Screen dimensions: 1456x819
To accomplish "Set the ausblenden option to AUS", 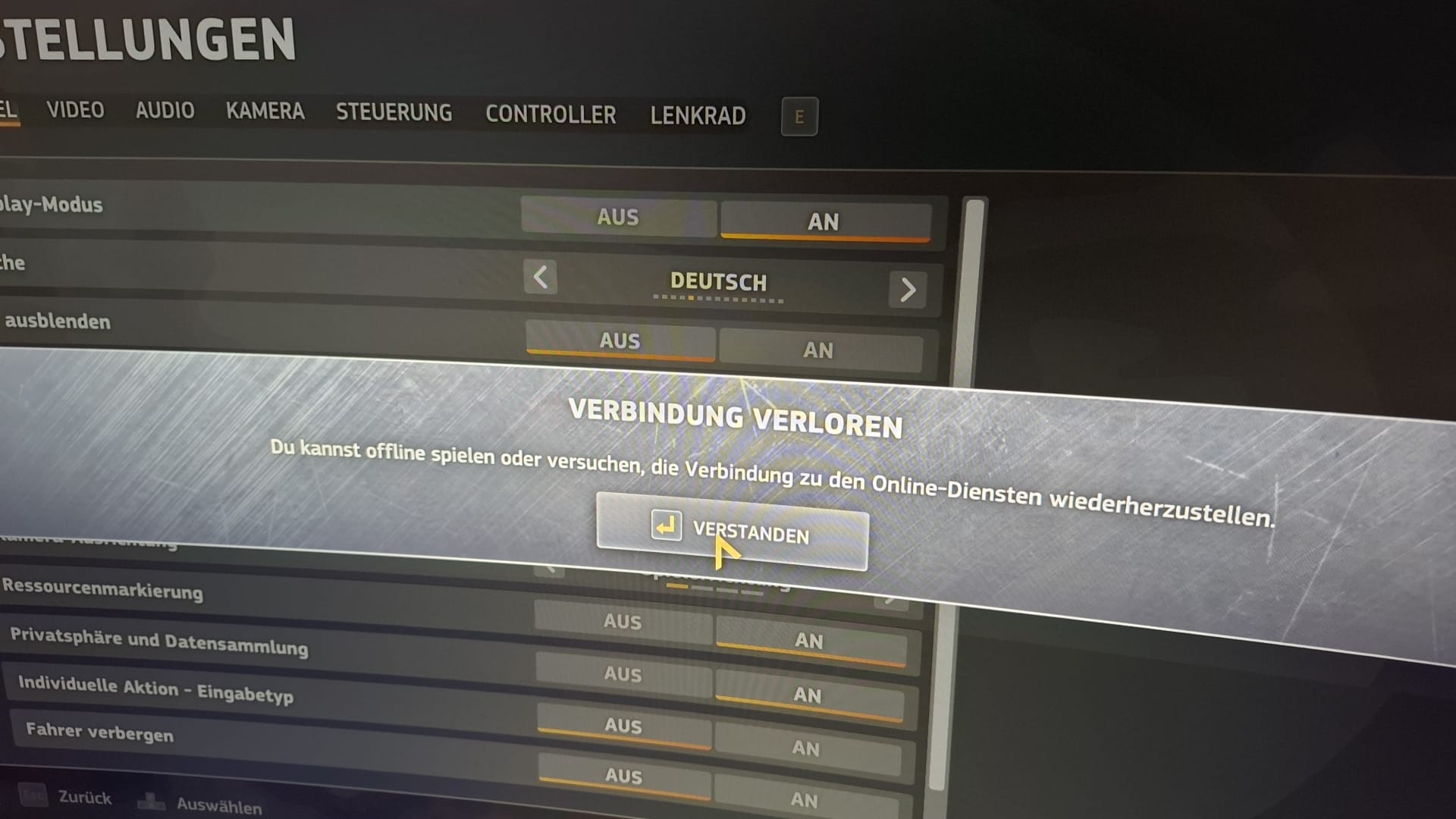I will 620,340.
